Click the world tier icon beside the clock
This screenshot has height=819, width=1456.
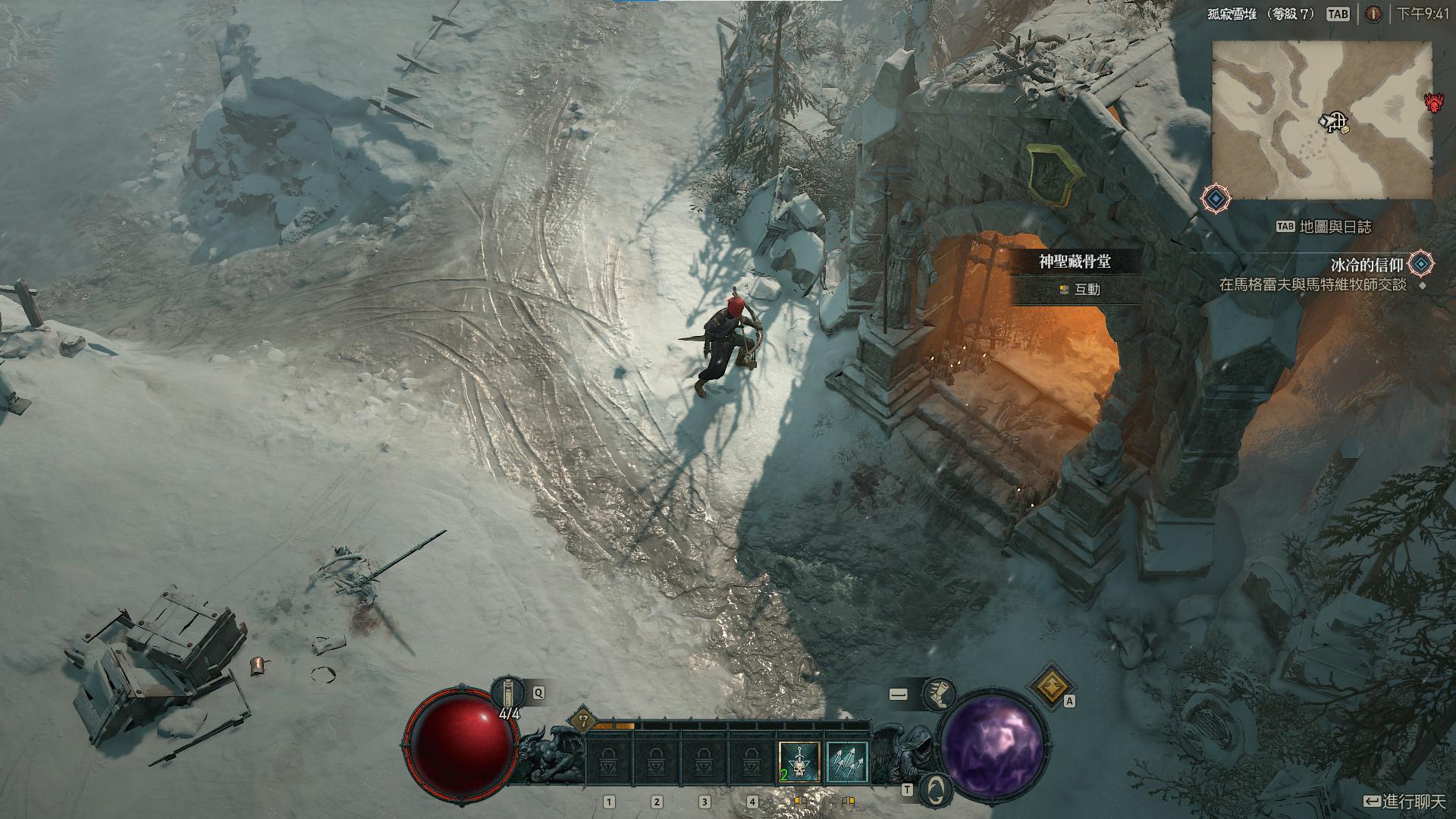[1373, 14]
